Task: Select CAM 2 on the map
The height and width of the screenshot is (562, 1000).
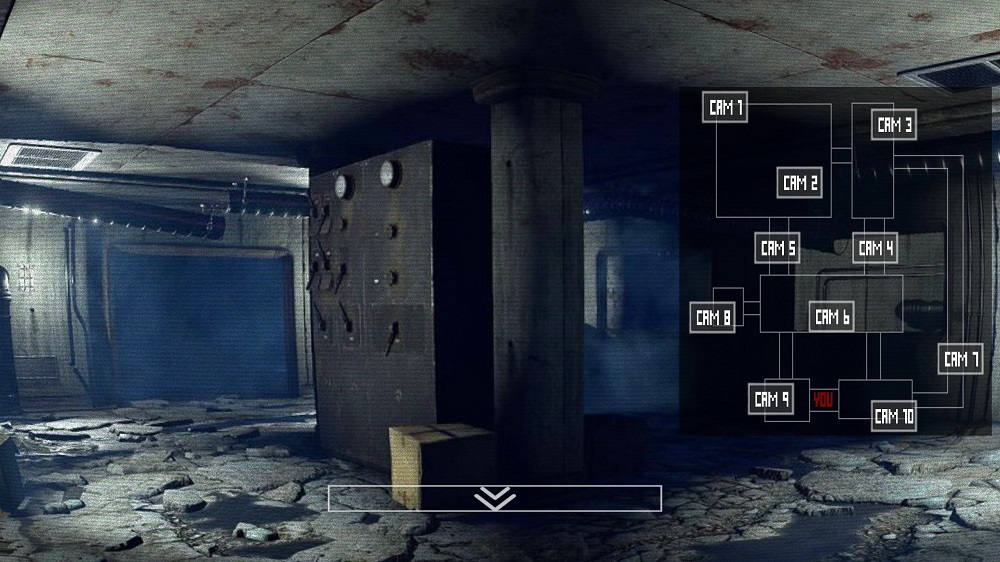Action: click(800, 182)
